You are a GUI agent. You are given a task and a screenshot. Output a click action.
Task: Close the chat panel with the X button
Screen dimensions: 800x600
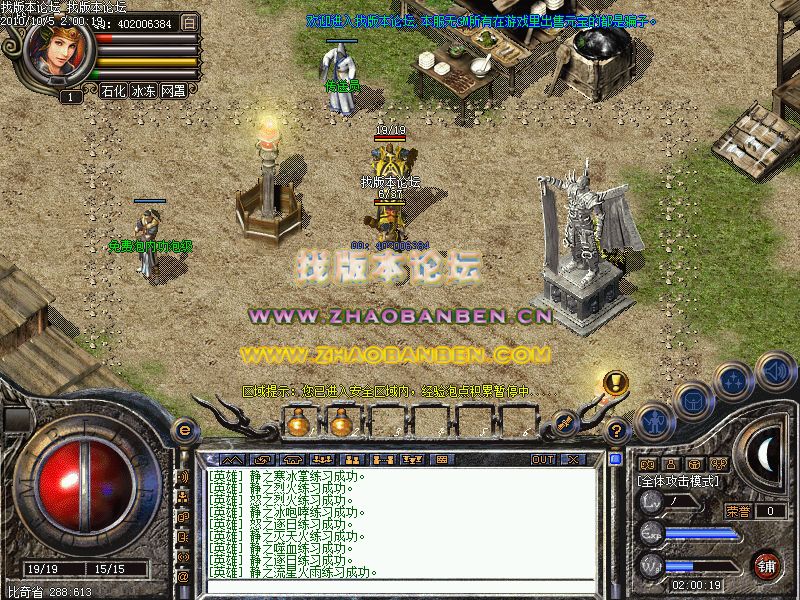coord(572,460)
